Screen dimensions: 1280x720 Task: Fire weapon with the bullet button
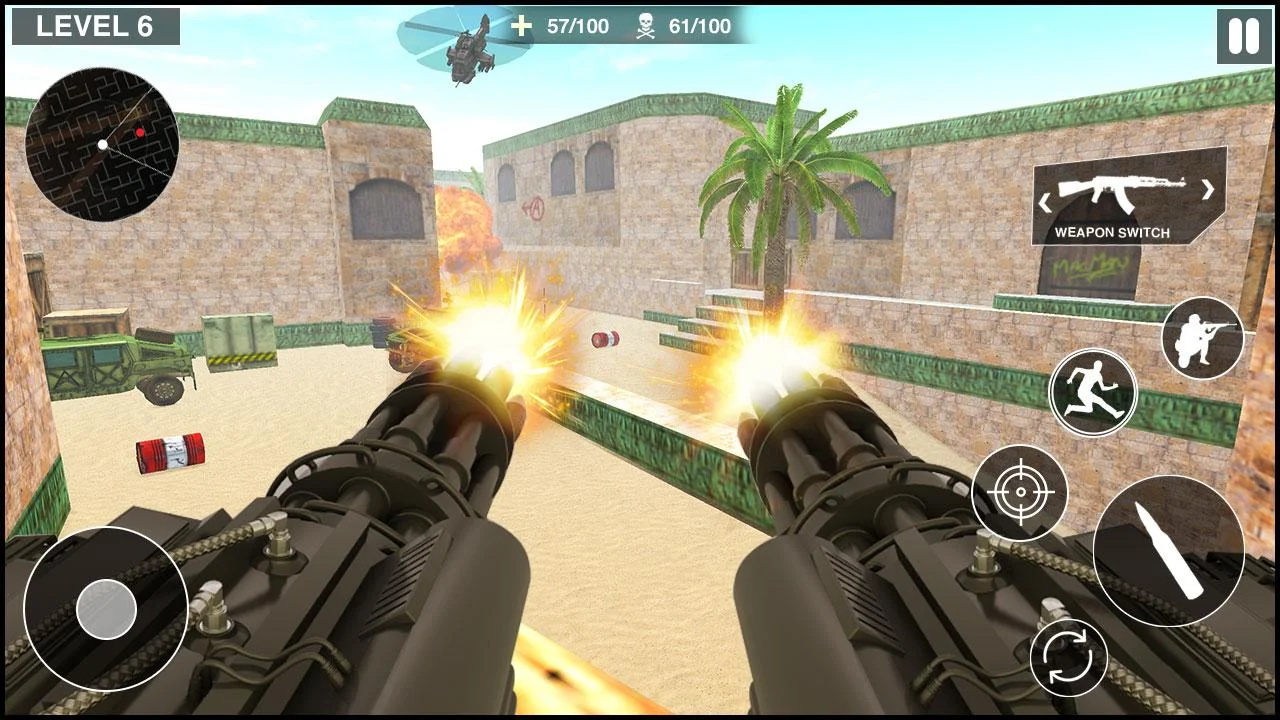pos(1168,550)
